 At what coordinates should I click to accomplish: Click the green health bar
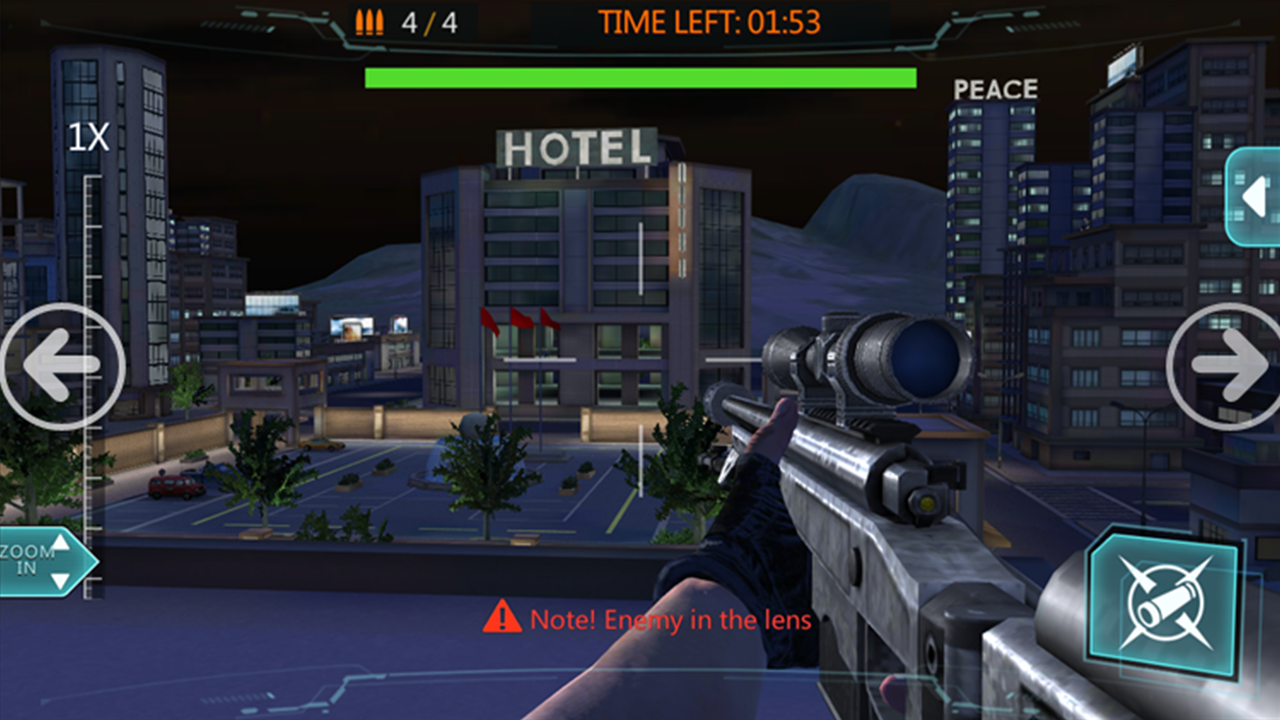640,74
